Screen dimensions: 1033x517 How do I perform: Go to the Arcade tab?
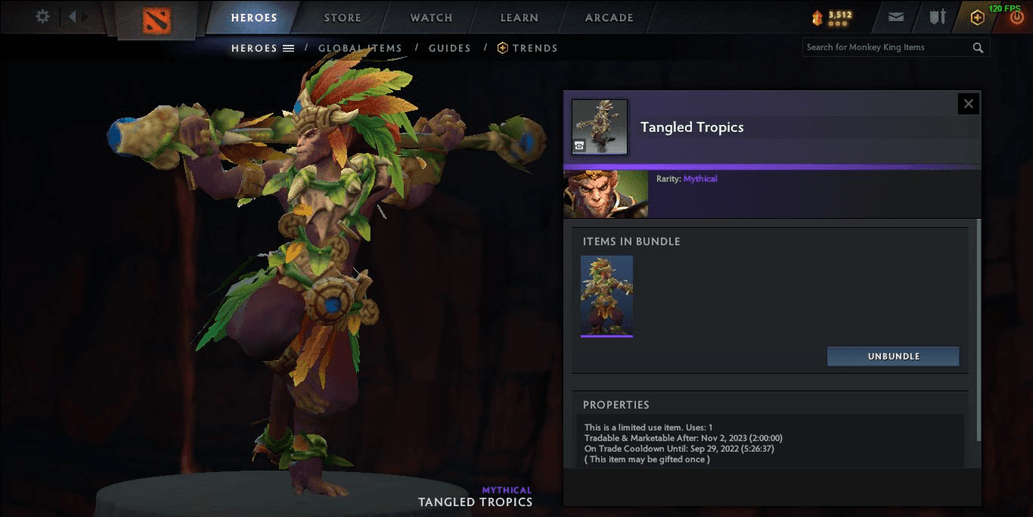609,18
